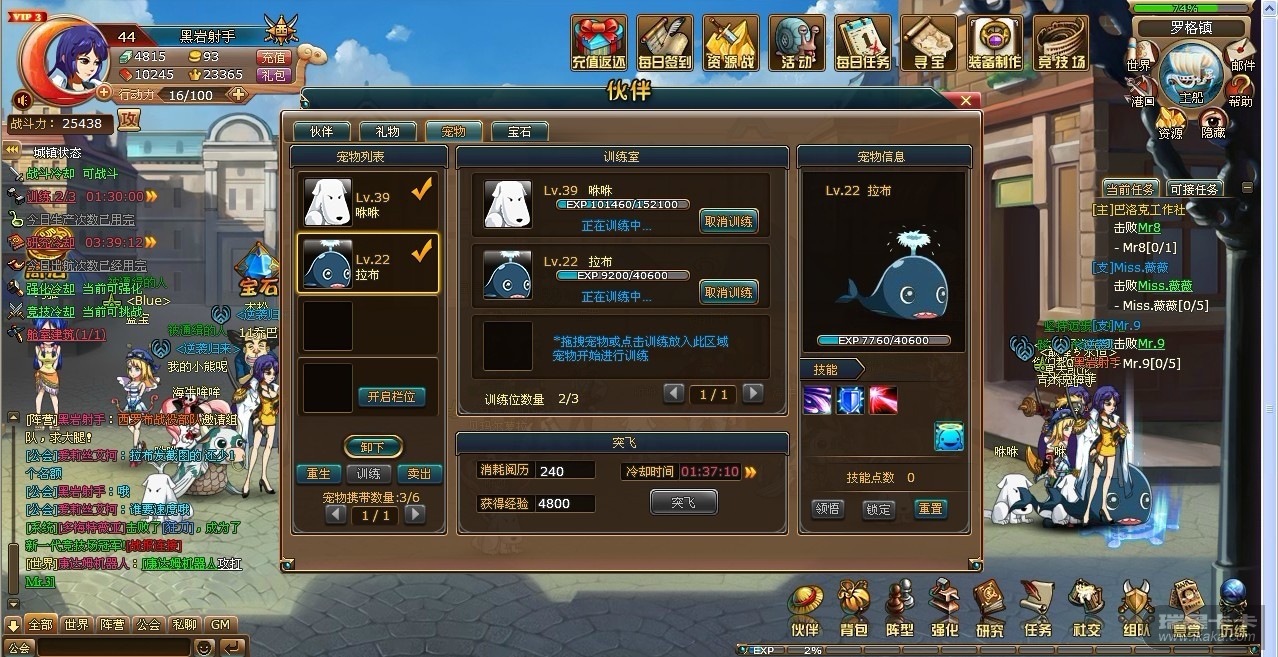Choose the Lv.22 拉布 whale pet entry

[368, 265]
